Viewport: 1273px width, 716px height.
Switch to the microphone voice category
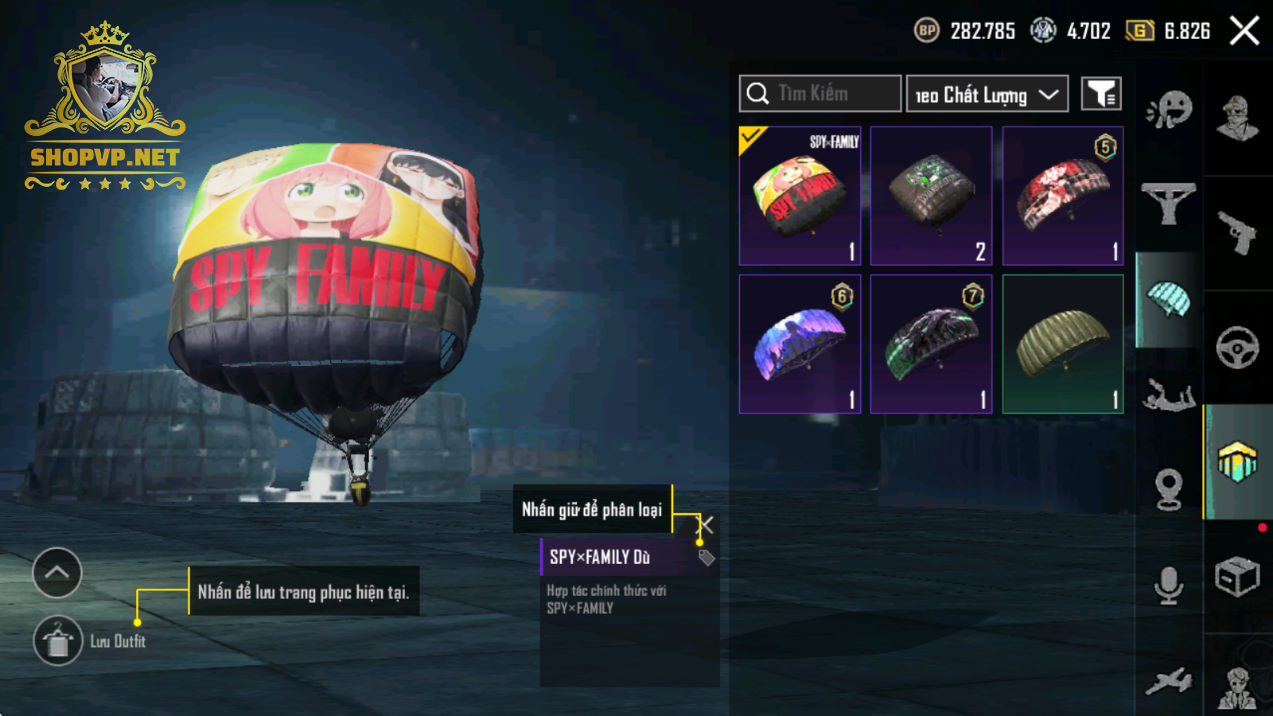[1168, 585]
